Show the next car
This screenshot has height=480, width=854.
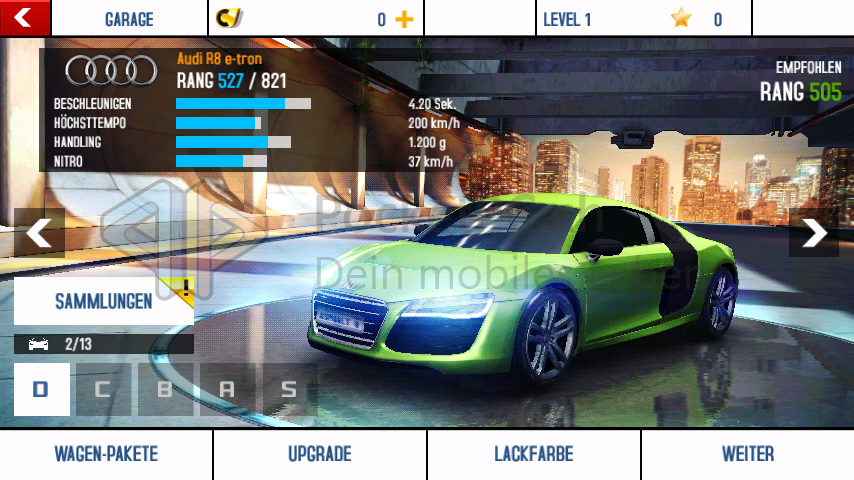click(x=814, y=233)
